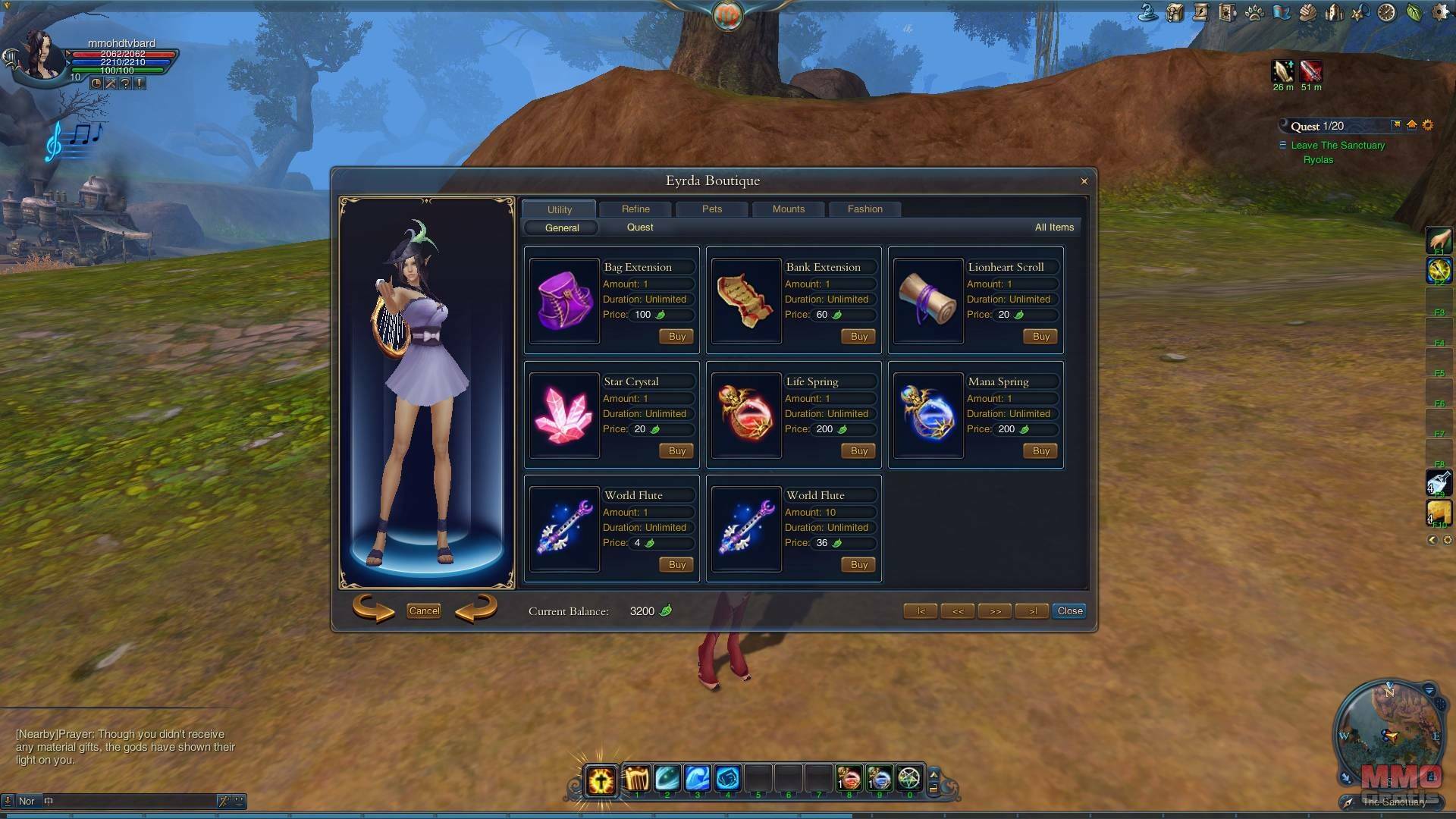Select the Mounts tab
Image resolution: width=1456 pixels, height=819 pixels.
coord(788,209)
